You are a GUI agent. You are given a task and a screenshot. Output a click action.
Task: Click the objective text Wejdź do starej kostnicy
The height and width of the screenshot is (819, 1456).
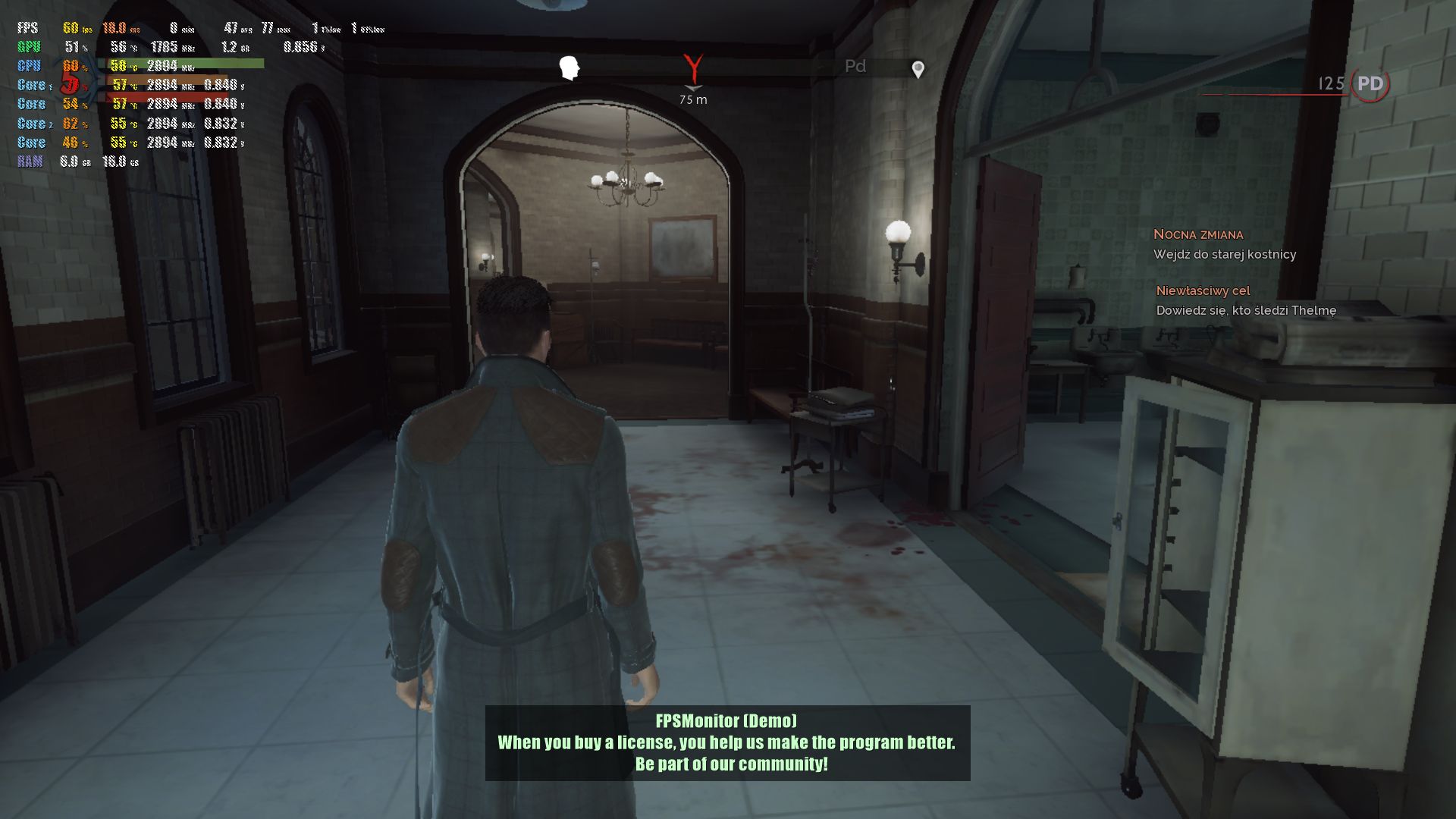pyautogui.click(x=1225, y=255)
